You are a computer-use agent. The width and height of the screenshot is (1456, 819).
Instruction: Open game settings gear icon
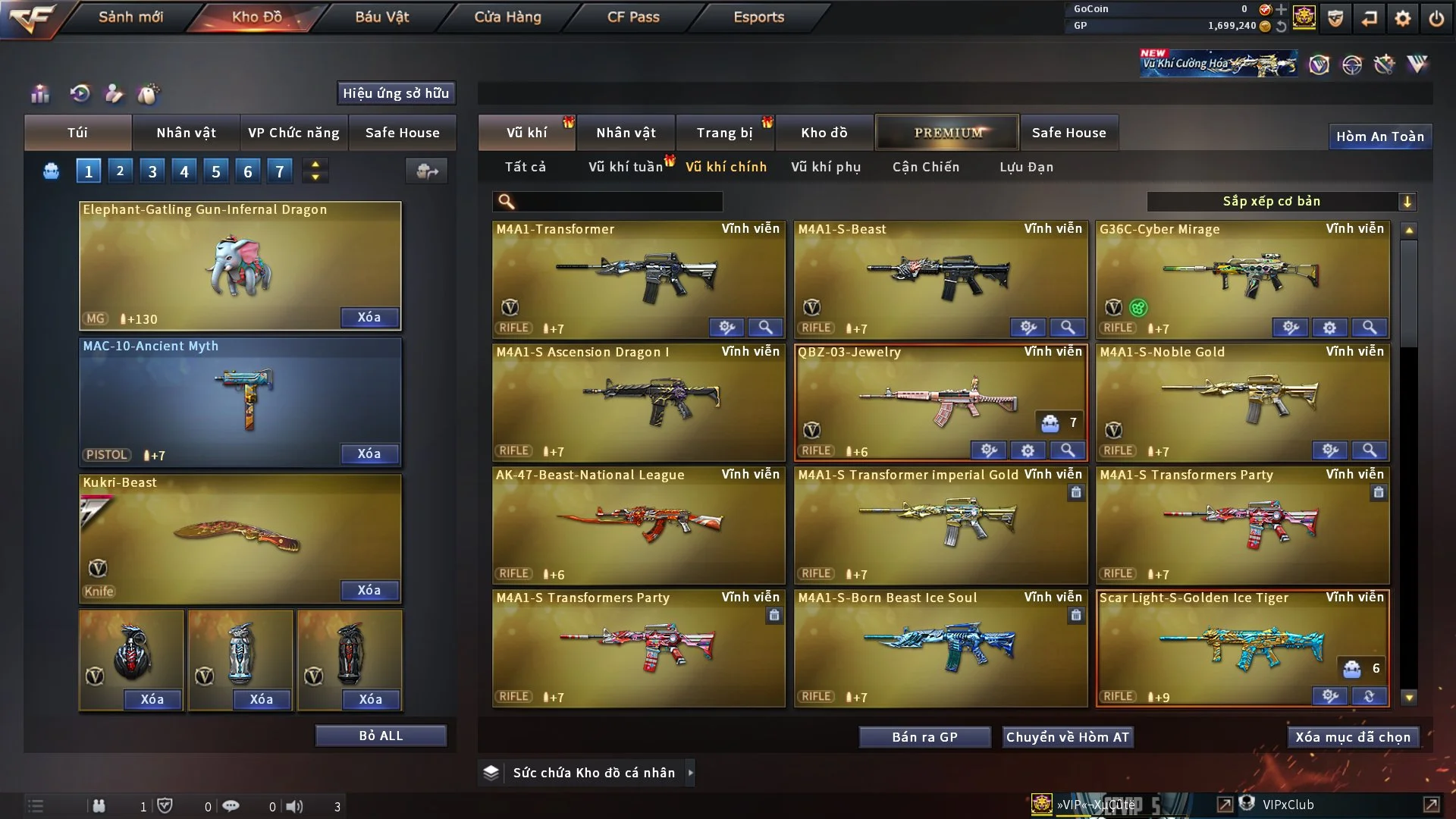tap(1403, 18)
